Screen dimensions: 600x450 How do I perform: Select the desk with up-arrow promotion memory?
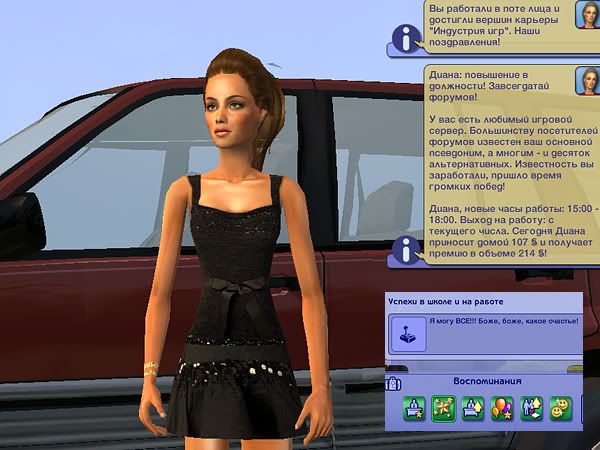pyautogui.click(x=473, y=410)
